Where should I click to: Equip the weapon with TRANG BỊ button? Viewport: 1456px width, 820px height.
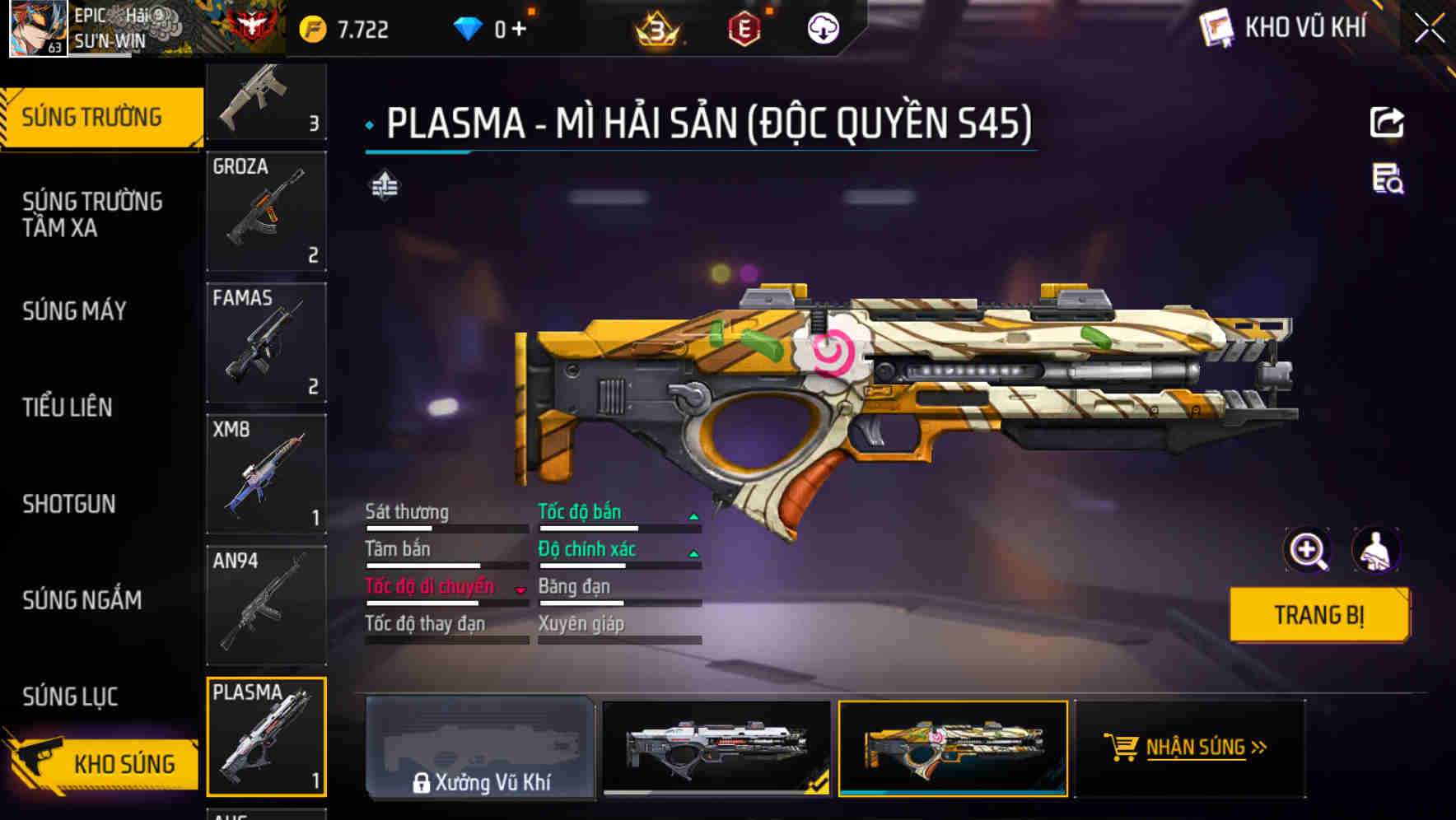(1318, 614)
